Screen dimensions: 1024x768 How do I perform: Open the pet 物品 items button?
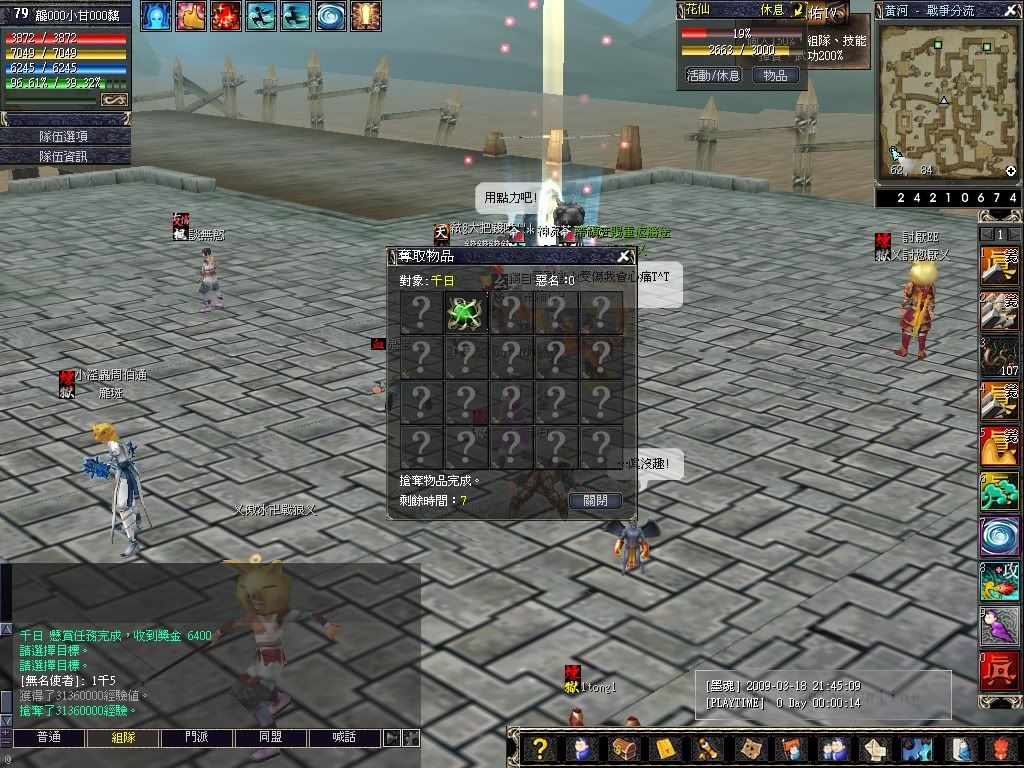775,75
